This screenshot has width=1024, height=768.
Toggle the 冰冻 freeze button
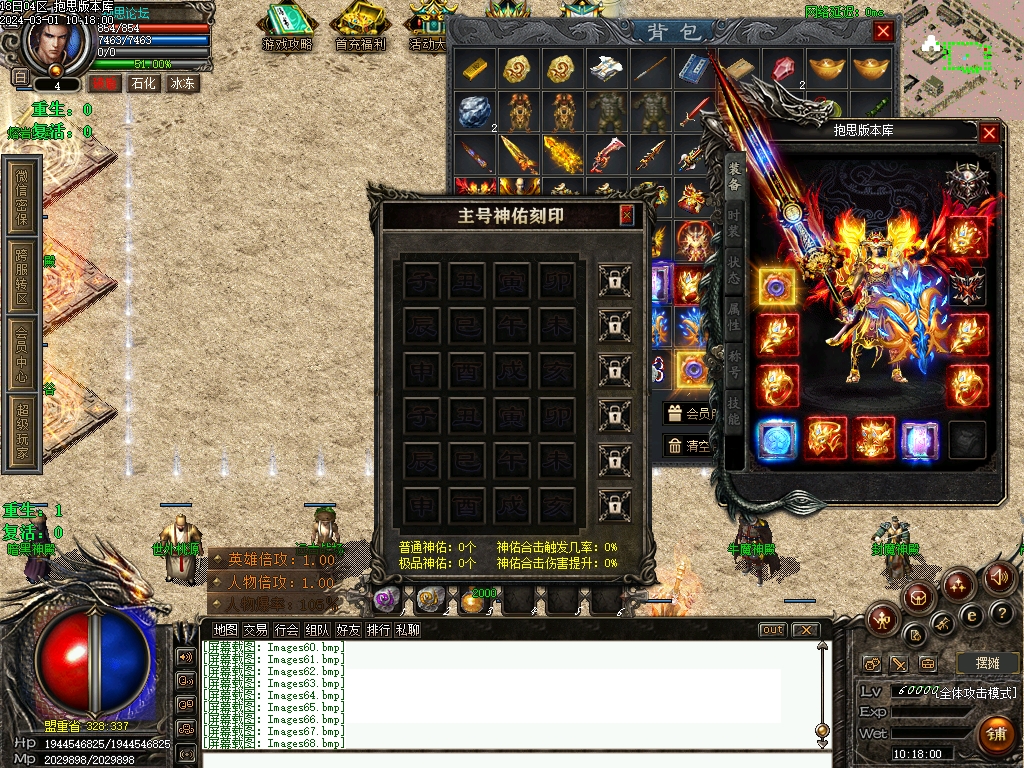click(182, 84)
